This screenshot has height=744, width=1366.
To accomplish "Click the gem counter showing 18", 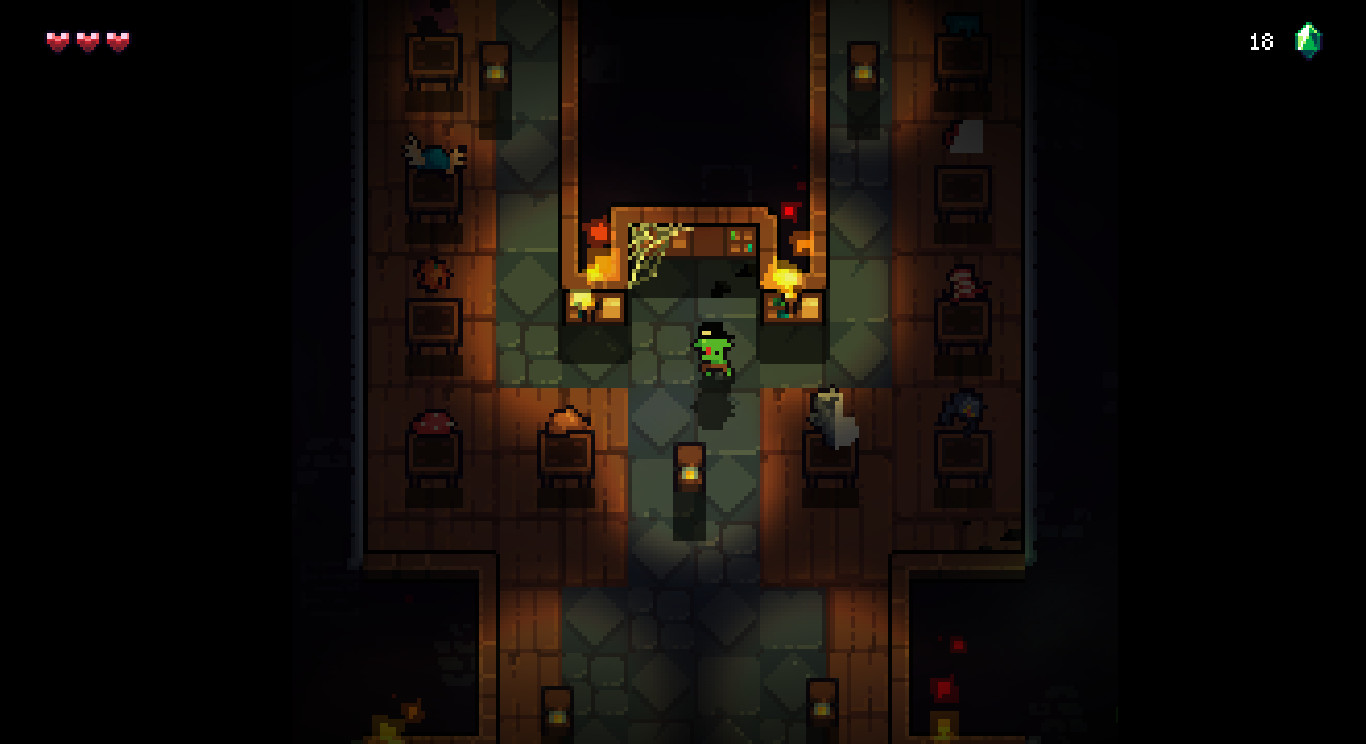I will pos(1260,41).
